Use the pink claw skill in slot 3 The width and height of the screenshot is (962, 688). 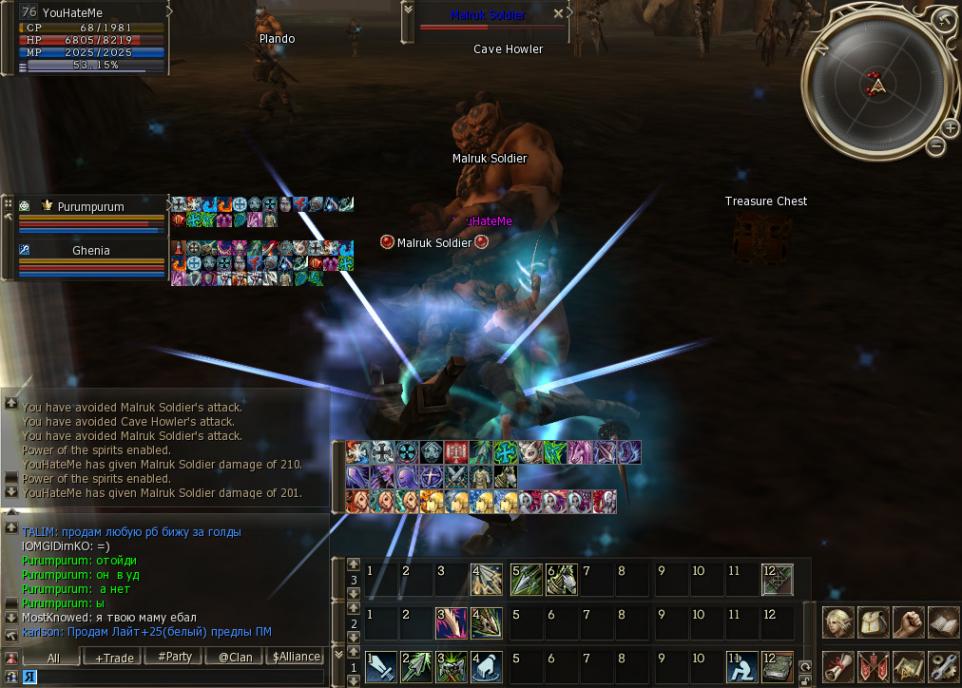(x=451, y=623)
